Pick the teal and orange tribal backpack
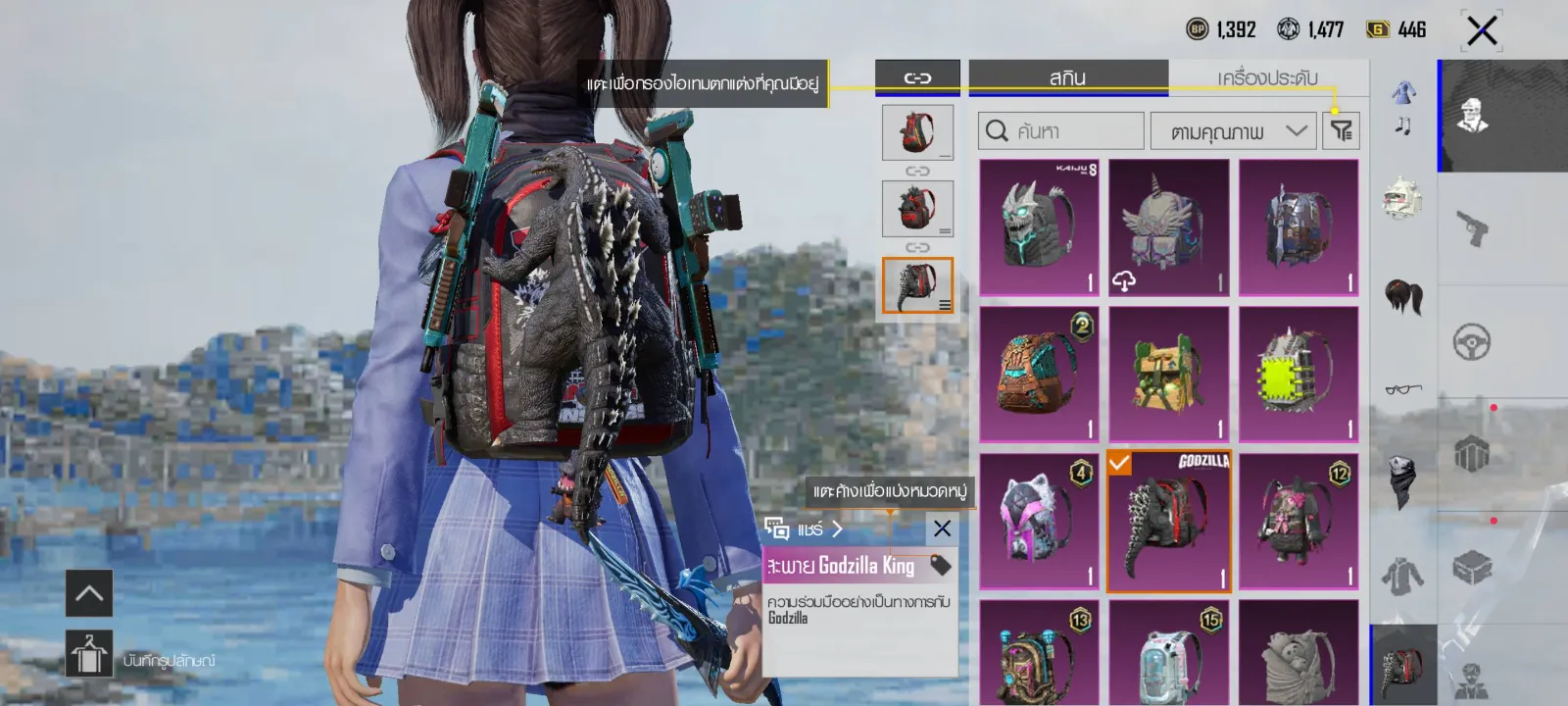This screenshot has height=706, width=1568. click(1039, 375)
